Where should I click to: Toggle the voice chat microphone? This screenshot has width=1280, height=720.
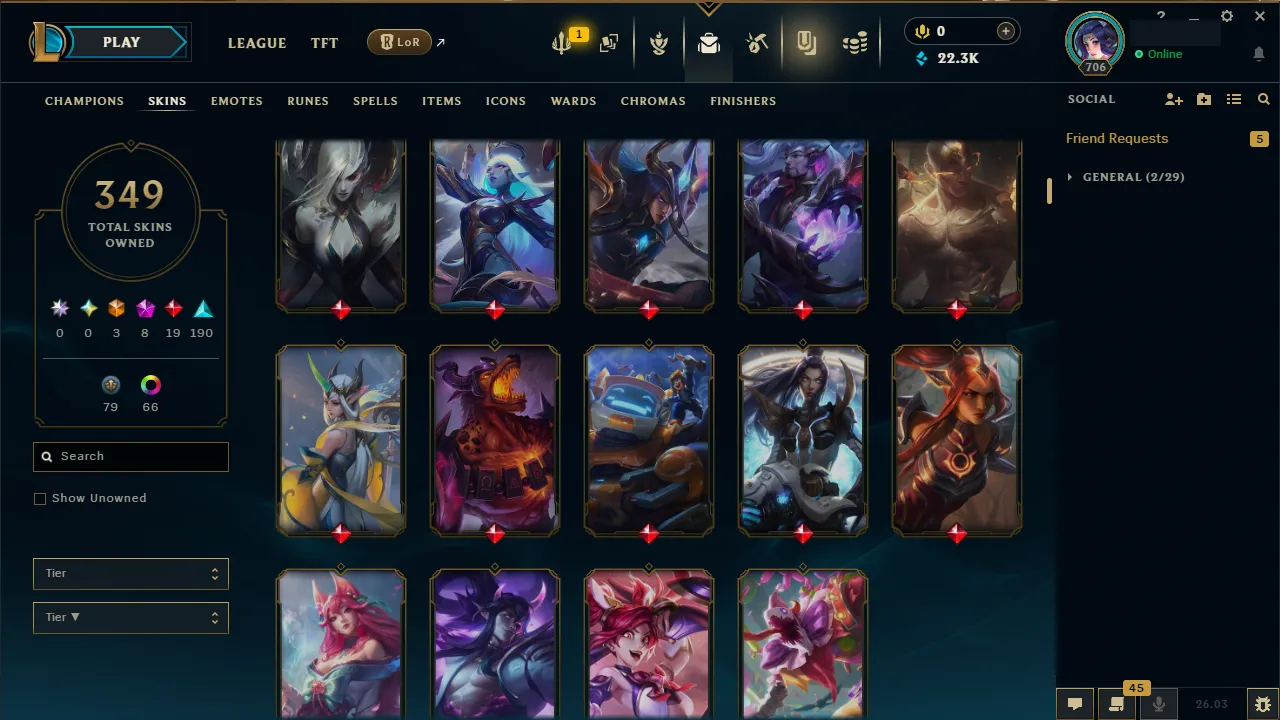(x=1158, y=703)
